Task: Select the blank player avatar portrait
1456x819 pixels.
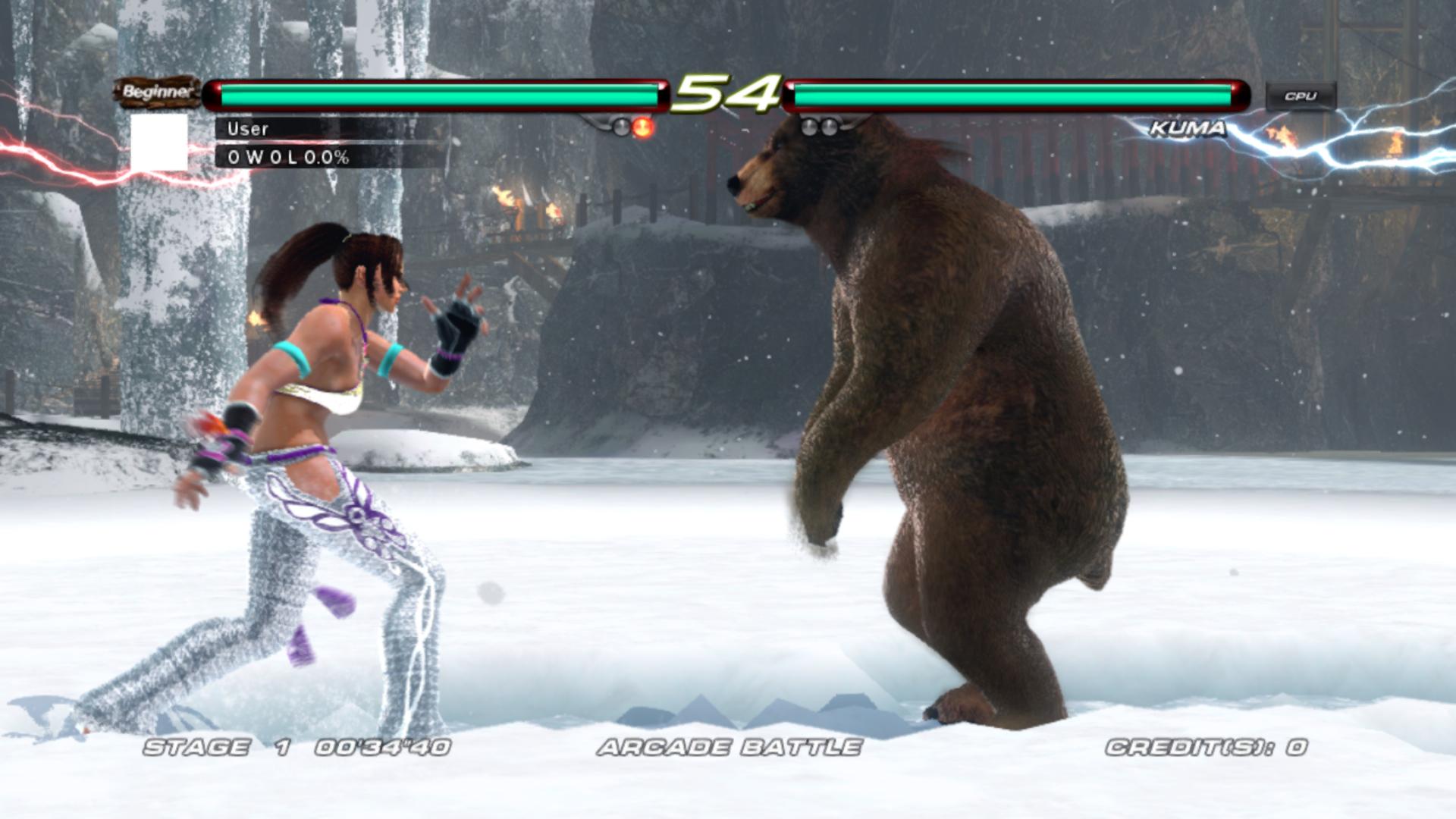Action: pos(161,144)
